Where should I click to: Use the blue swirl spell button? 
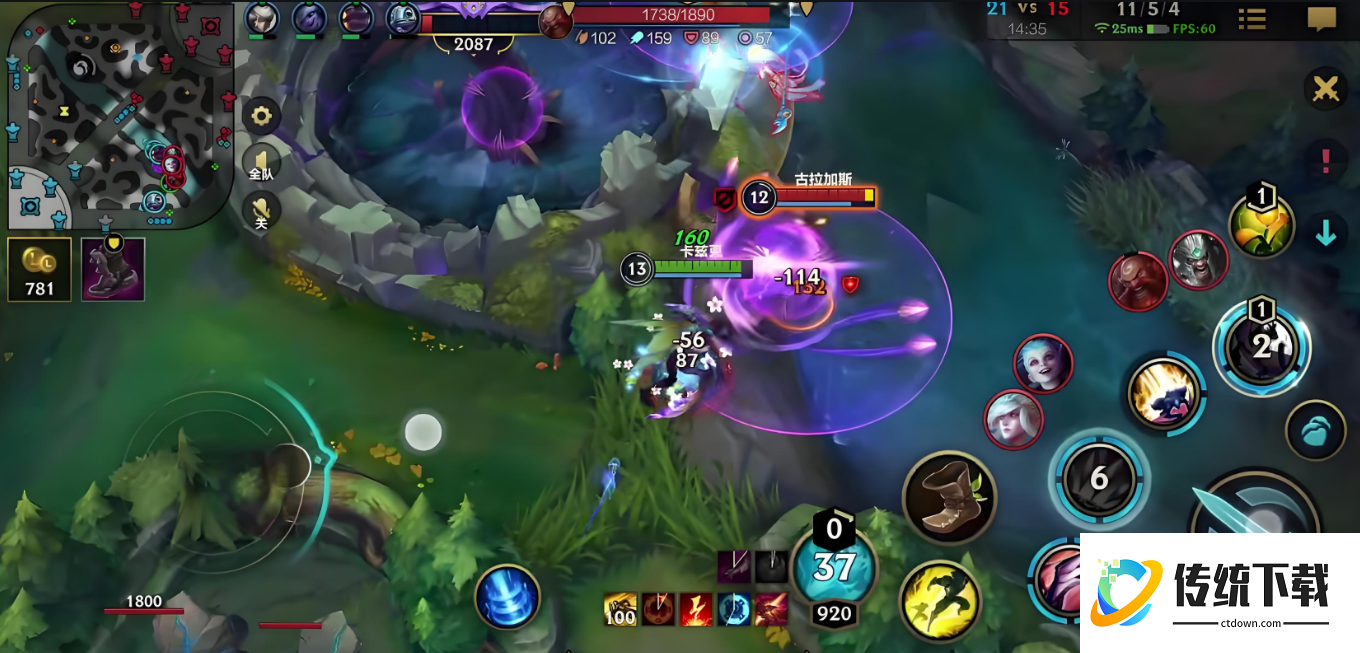508,597
